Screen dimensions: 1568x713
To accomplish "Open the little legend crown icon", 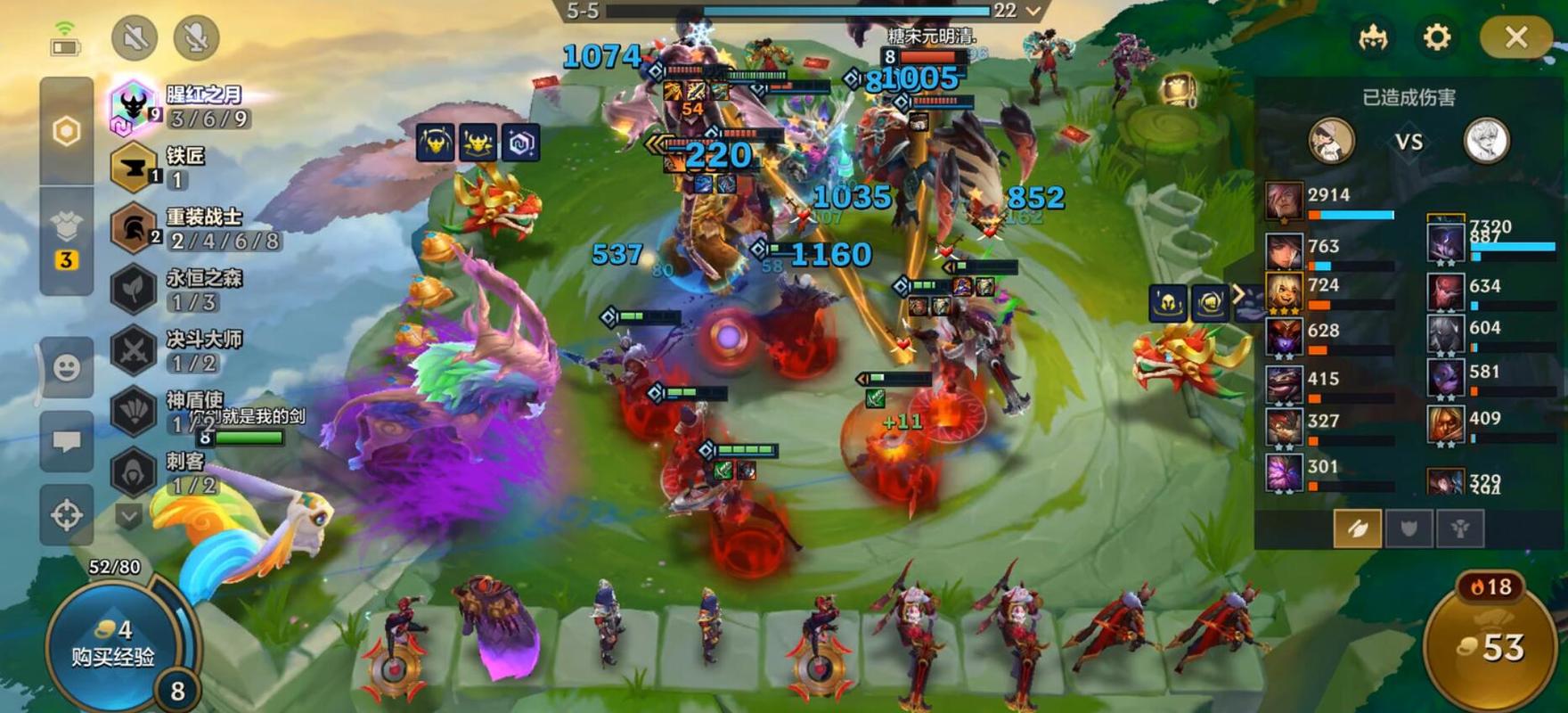I will click(1373, 37).
